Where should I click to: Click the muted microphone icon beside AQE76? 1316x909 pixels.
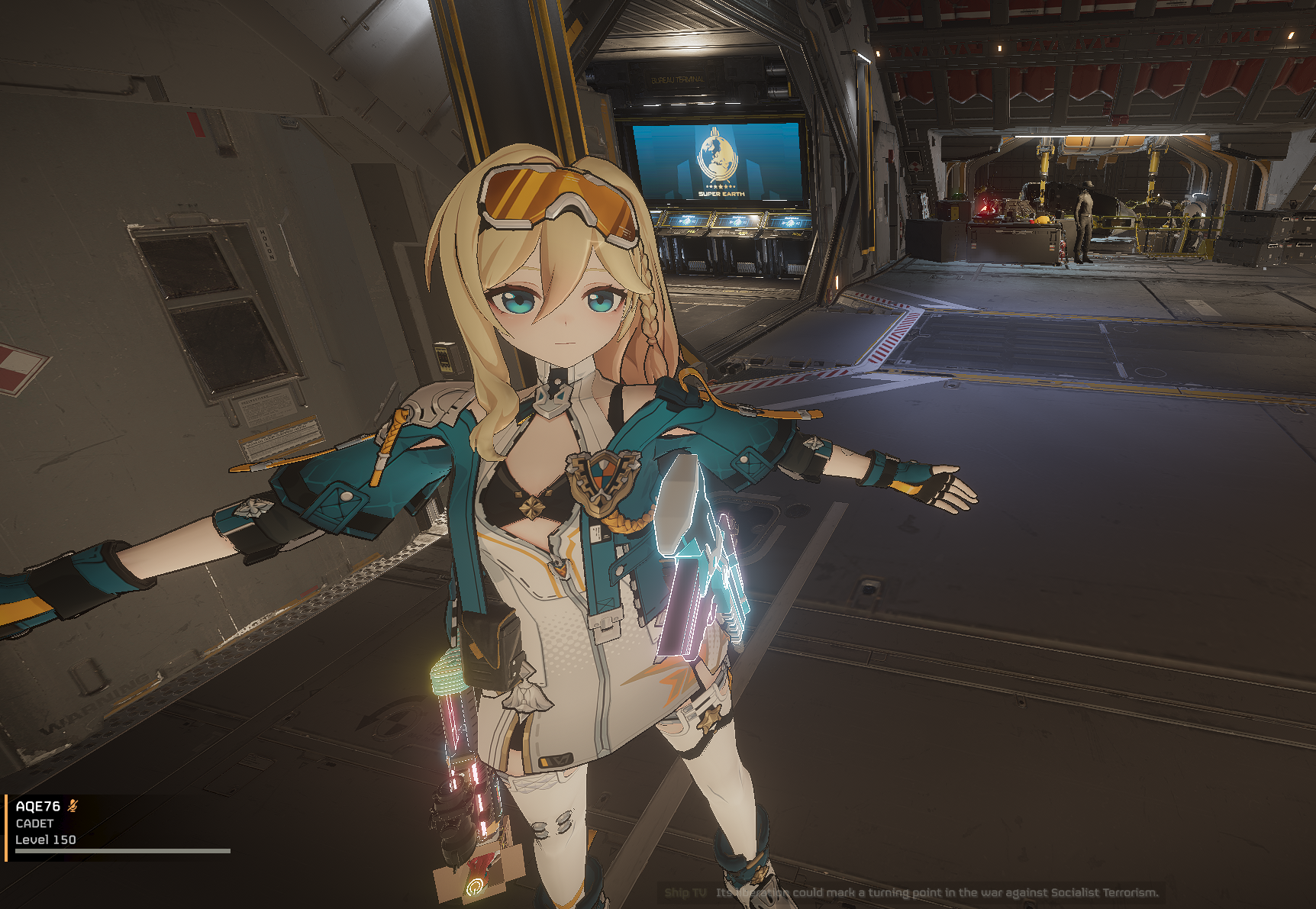coord(73,806)
